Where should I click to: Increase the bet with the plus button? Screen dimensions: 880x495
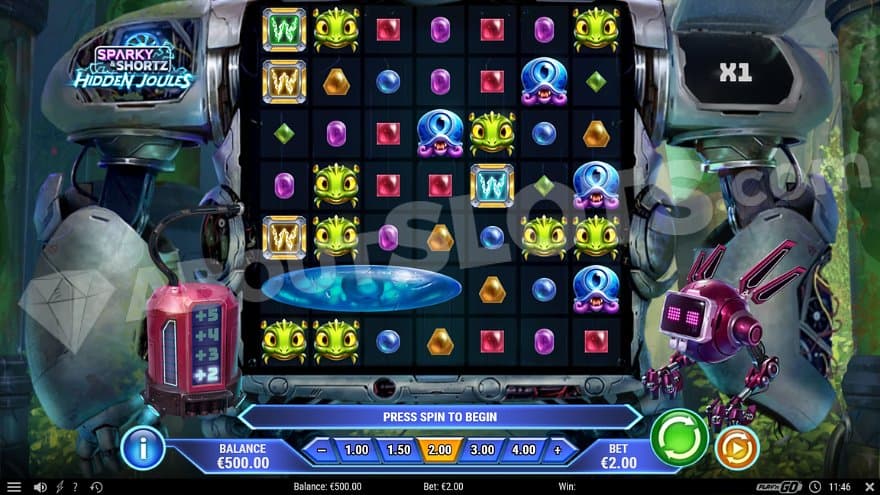[558, 450]
